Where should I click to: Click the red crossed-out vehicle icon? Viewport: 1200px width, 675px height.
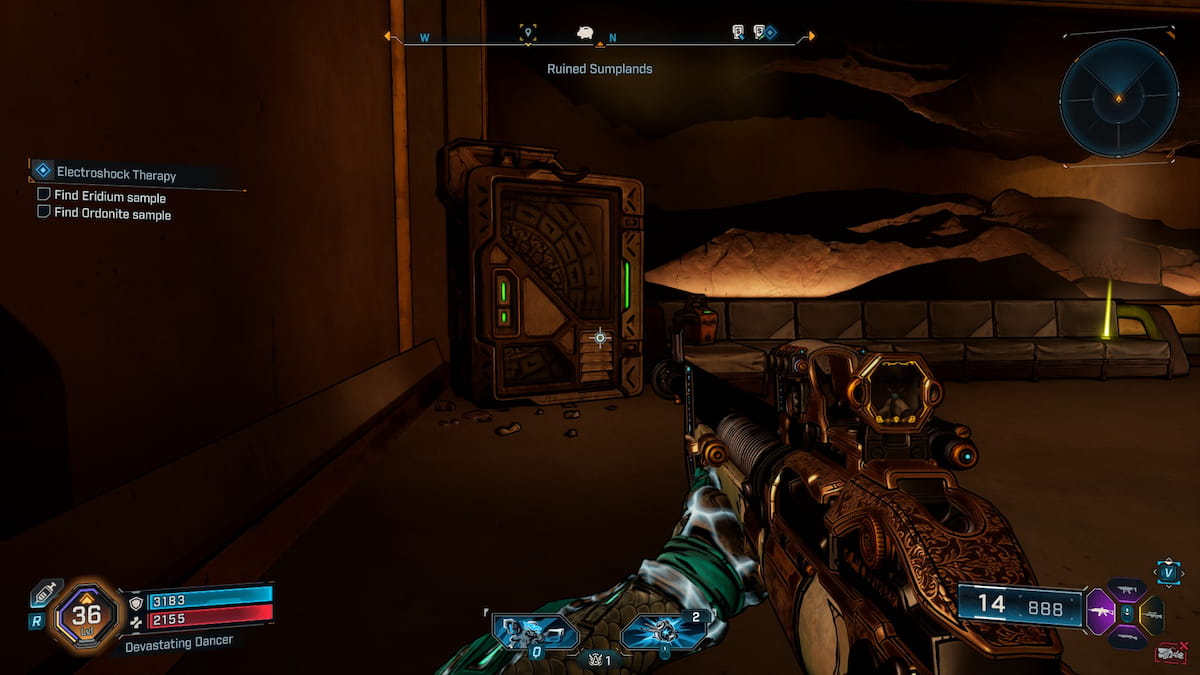1172,654
